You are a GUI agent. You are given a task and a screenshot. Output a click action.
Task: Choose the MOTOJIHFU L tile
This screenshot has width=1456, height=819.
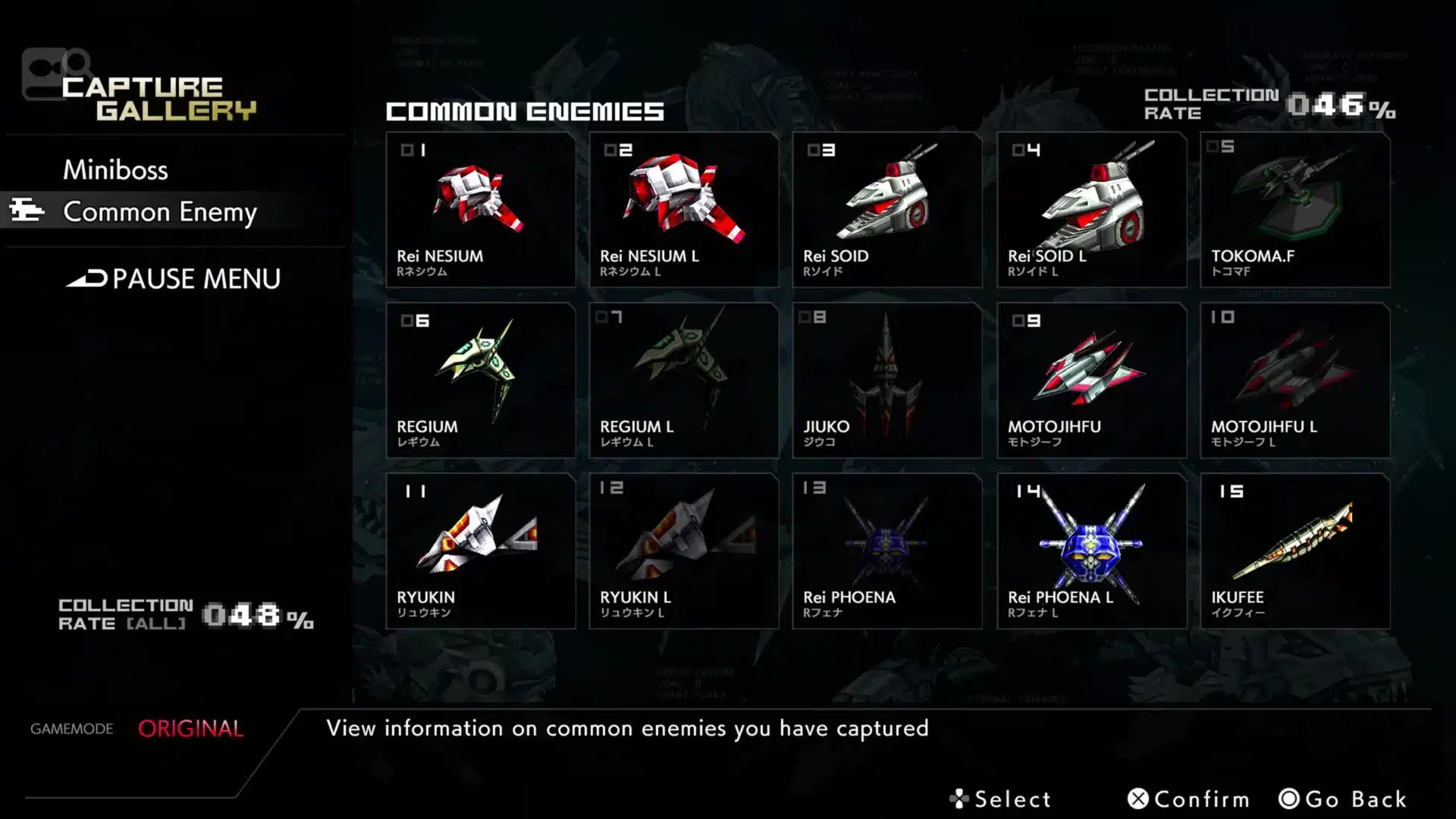coord(1295,381)
